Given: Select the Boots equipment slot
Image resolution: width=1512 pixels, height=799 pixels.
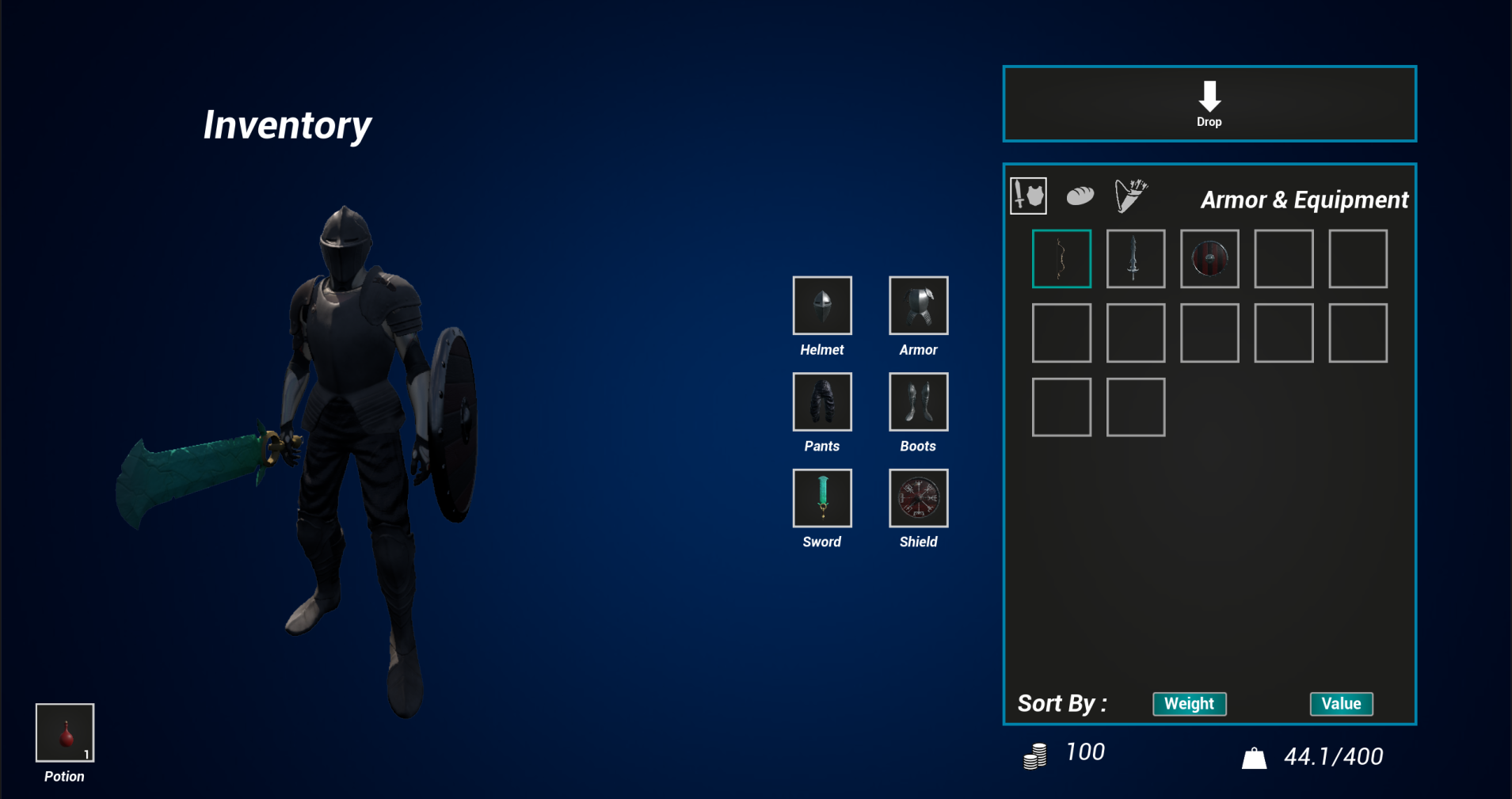Looking at the screenshot, I should pyautogui.click(x=918, y=401).
